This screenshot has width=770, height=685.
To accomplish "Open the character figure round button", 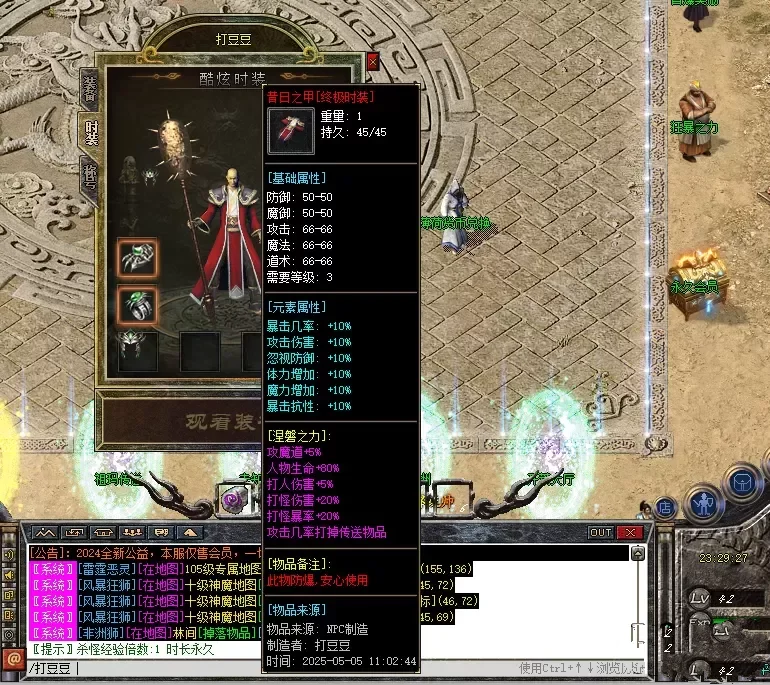I will tap(704, 497).
